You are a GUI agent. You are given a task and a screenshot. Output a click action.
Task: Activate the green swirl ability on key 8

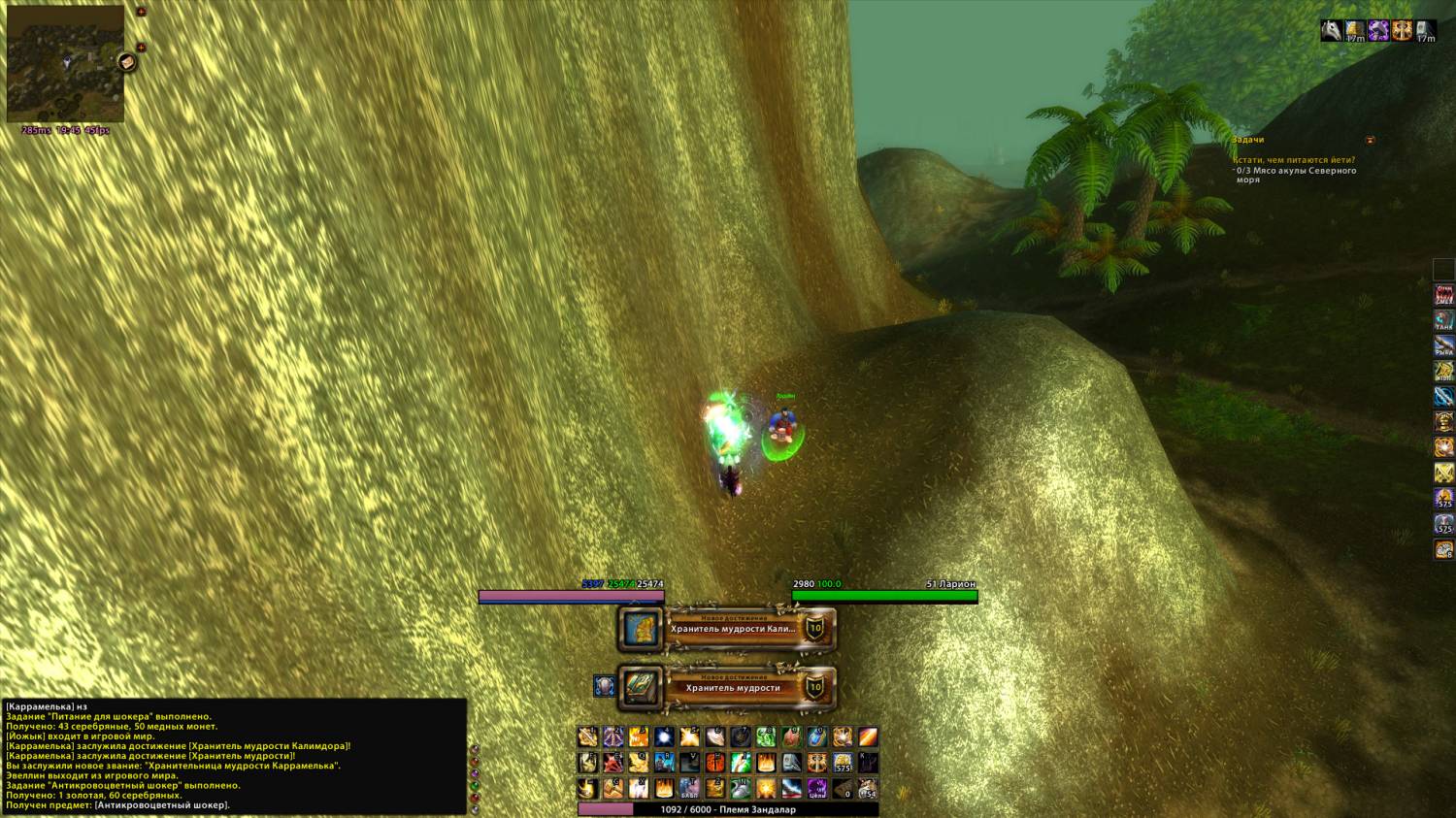coord(766,737)
